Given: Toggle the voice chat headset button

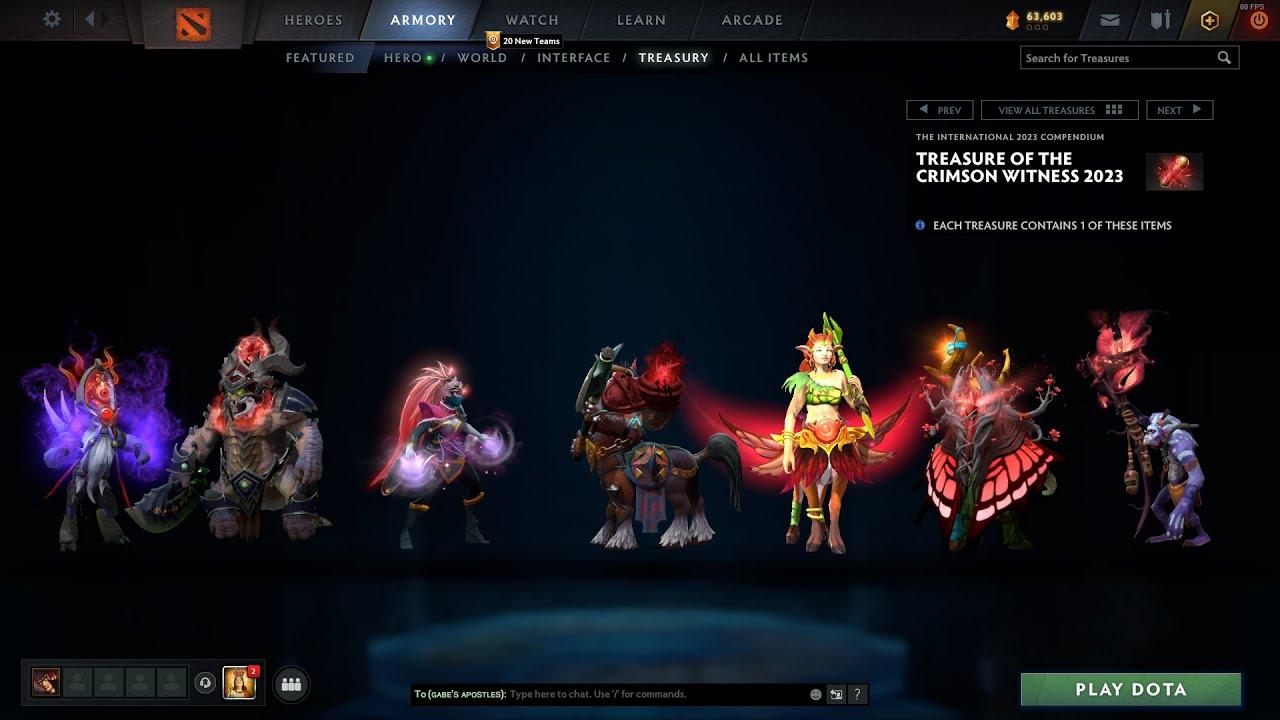Looking at the screenshot, I should click(207, 682).
